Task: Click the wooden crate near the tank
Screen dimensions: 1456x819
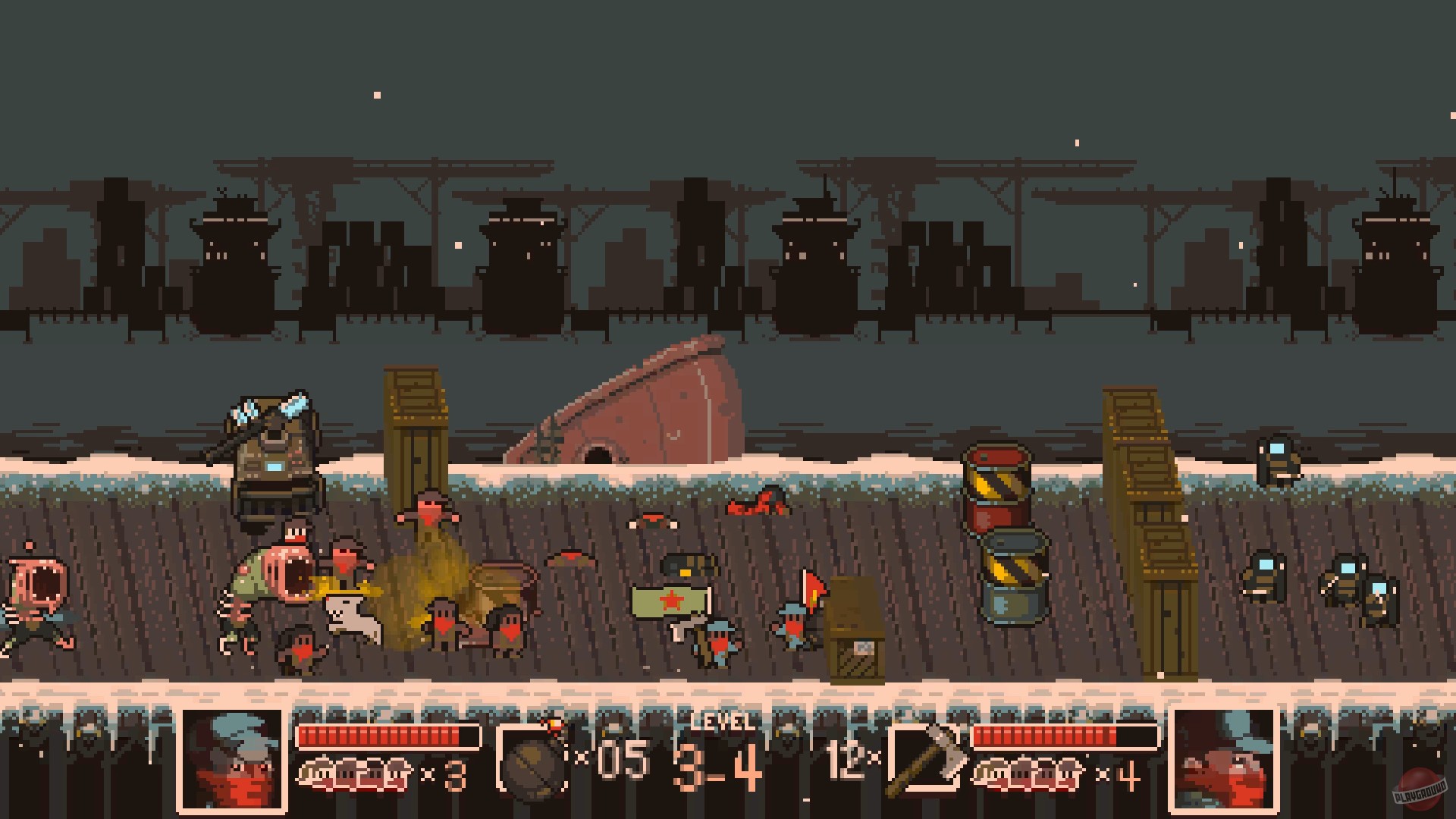Action: coord(416,432)
